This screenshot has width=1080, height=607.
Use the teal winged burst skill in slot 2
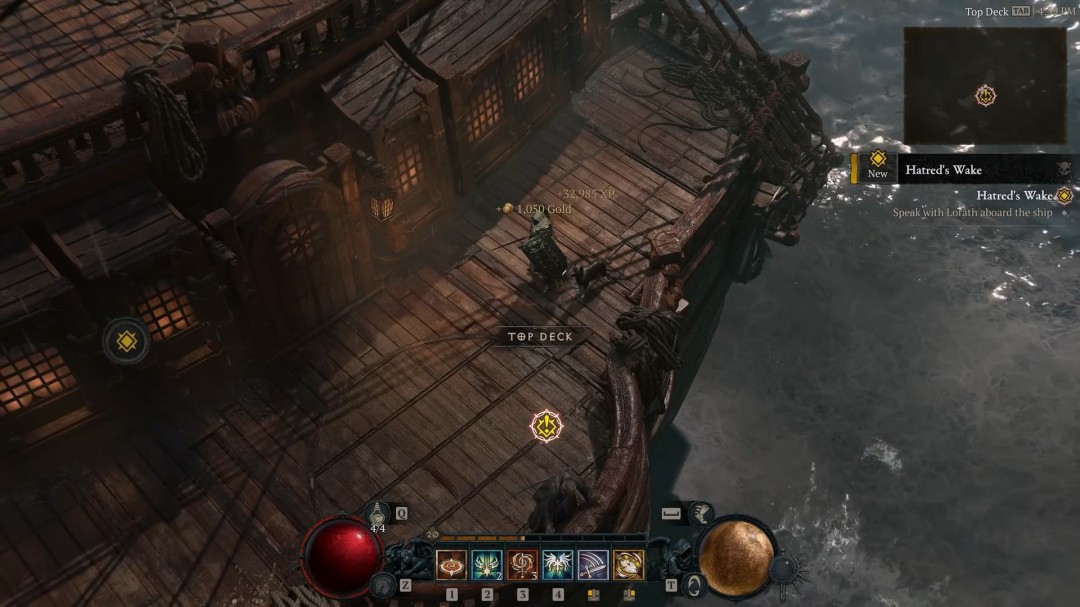[487, 565]
